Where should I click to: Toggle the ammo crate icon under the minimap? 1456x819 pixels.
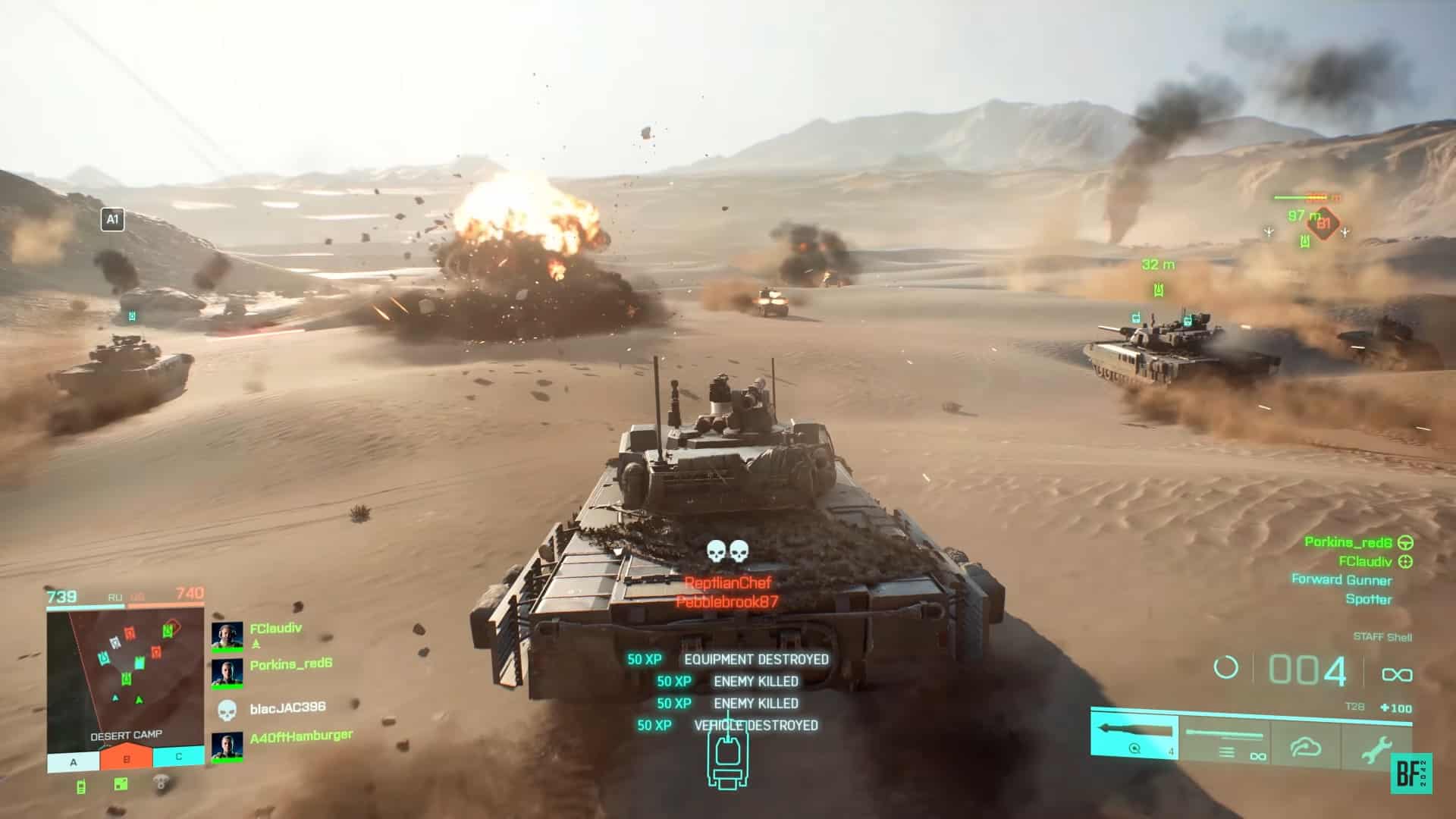pos(120,785)
